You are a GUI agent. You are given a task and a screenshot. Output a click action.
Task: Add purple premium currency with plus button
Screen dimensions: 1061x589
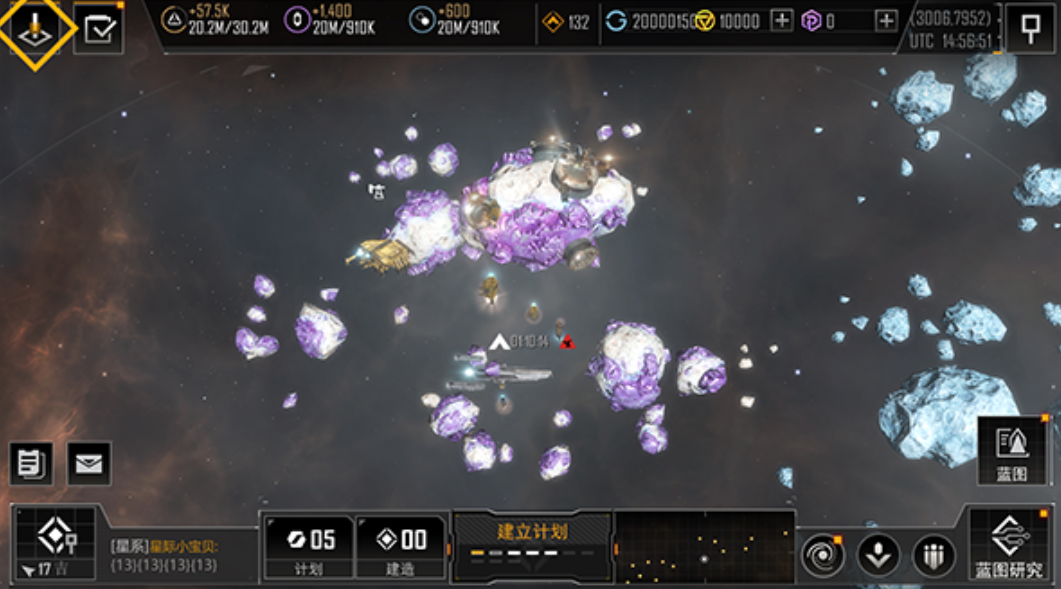886,21
